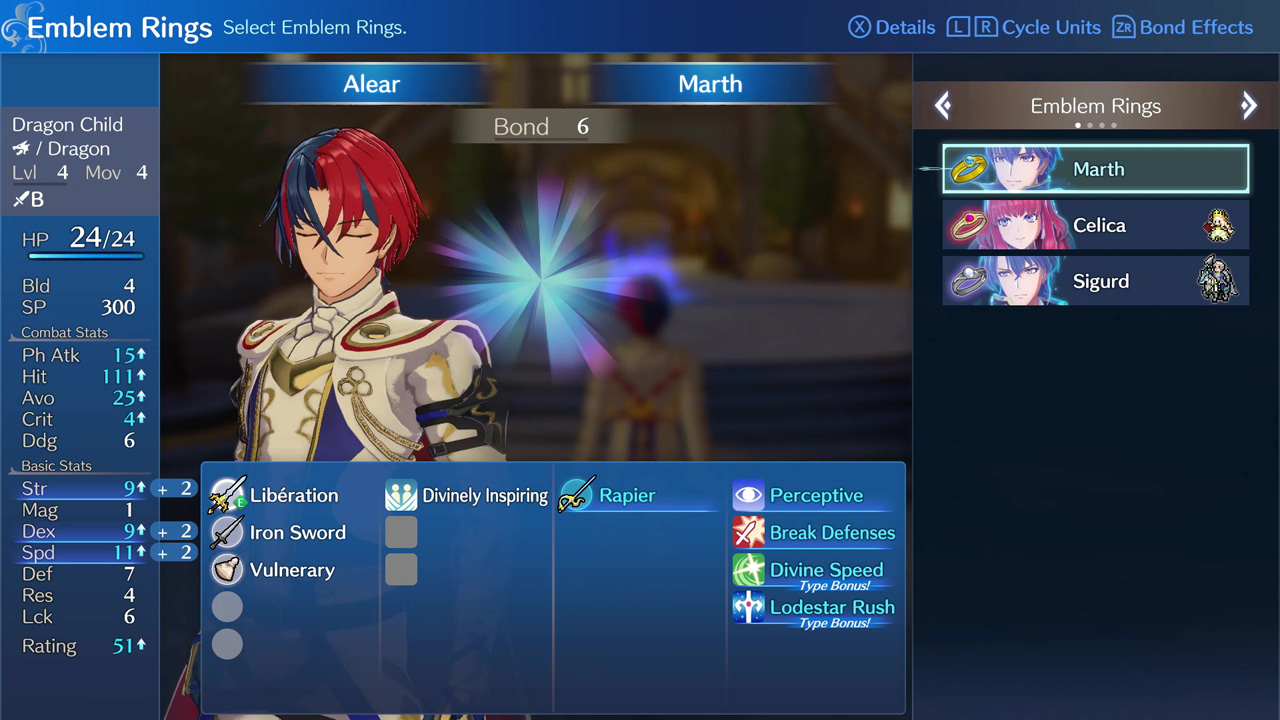
Task: Select the Marth emblem ring
Action: click(1096, 169)
